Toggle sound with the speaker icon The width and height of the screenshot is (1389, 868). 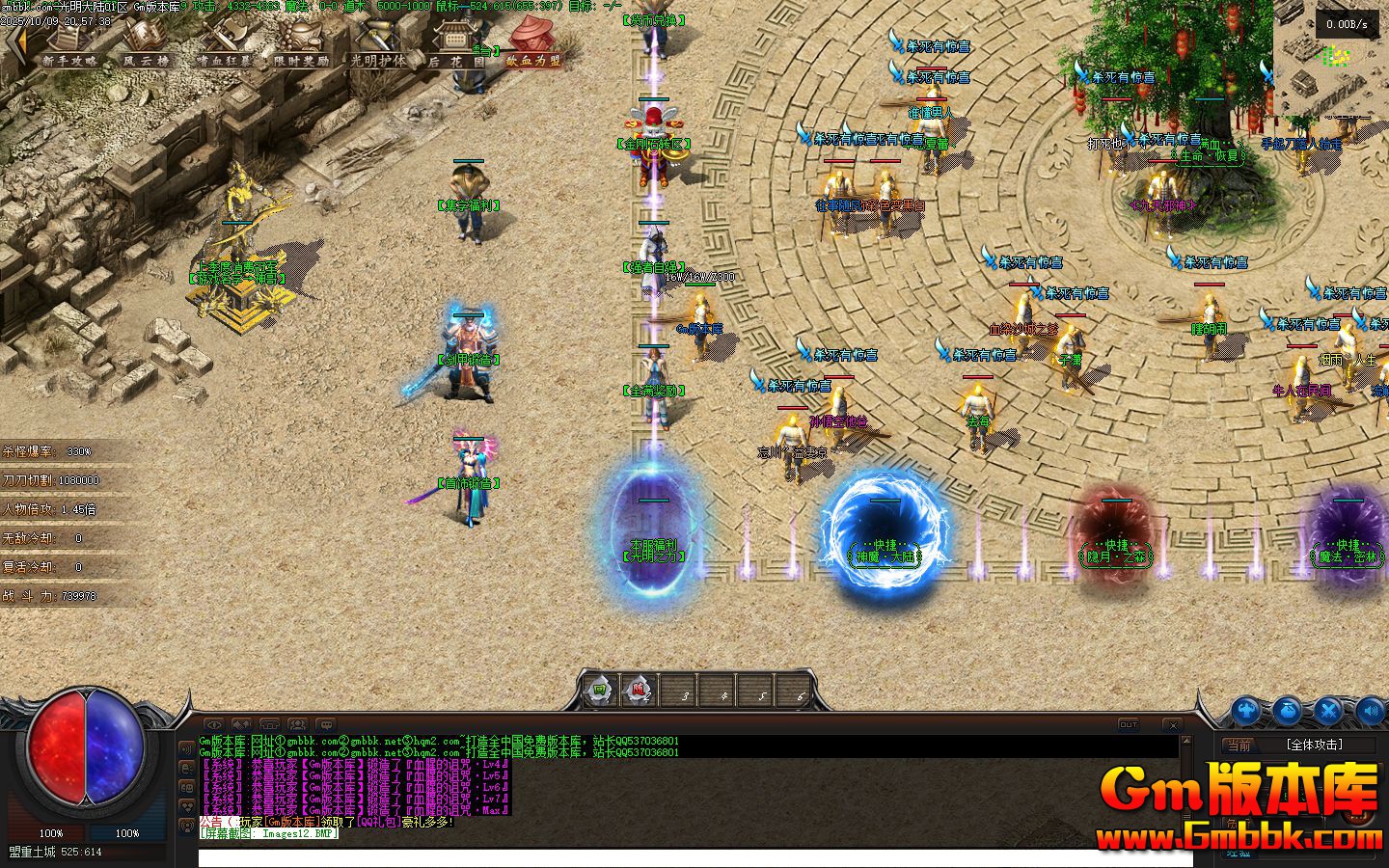tap(1370, 712)
